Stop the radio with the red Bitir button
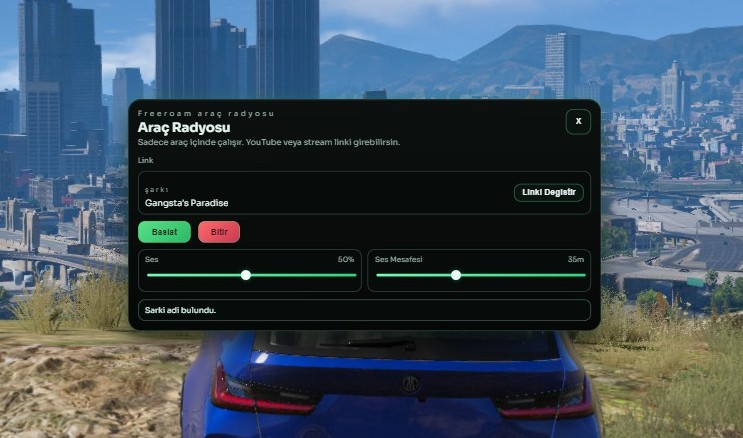The height and width of the screenshot is (438, 743). coord(219,232)
